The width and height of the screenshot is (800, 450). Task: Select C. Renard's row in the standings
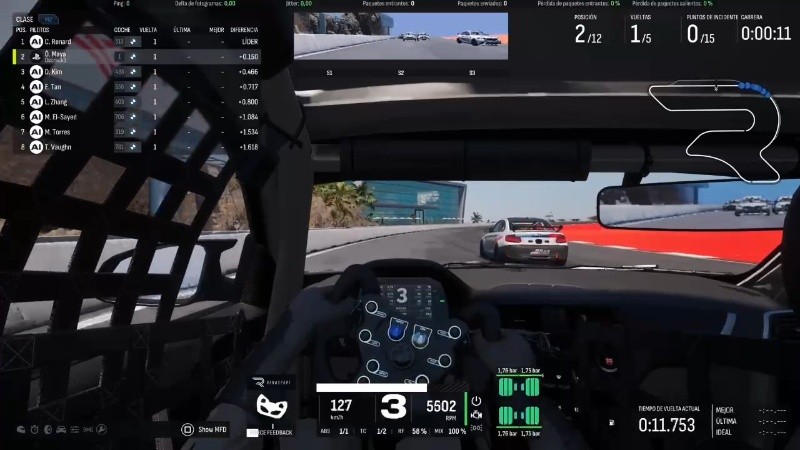(x=60, y=42)
